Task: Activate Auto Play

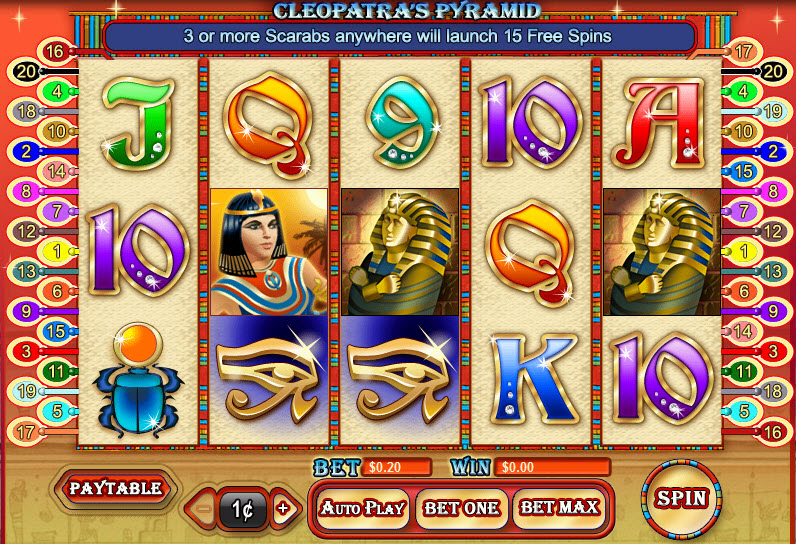Action: (x=362, y=508)
